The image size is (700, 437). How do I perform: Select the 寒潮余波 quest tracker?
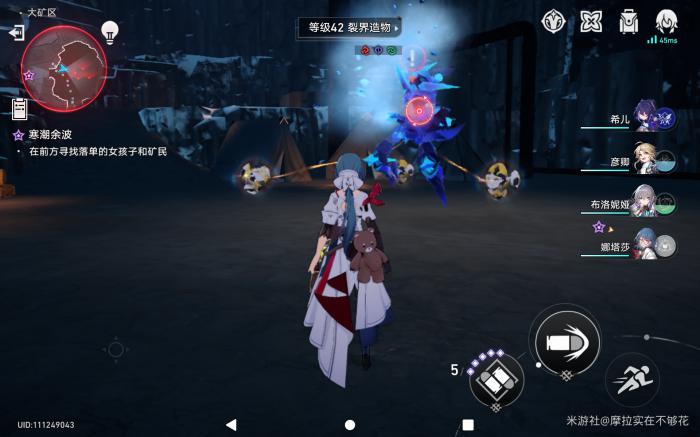[48, 134]
